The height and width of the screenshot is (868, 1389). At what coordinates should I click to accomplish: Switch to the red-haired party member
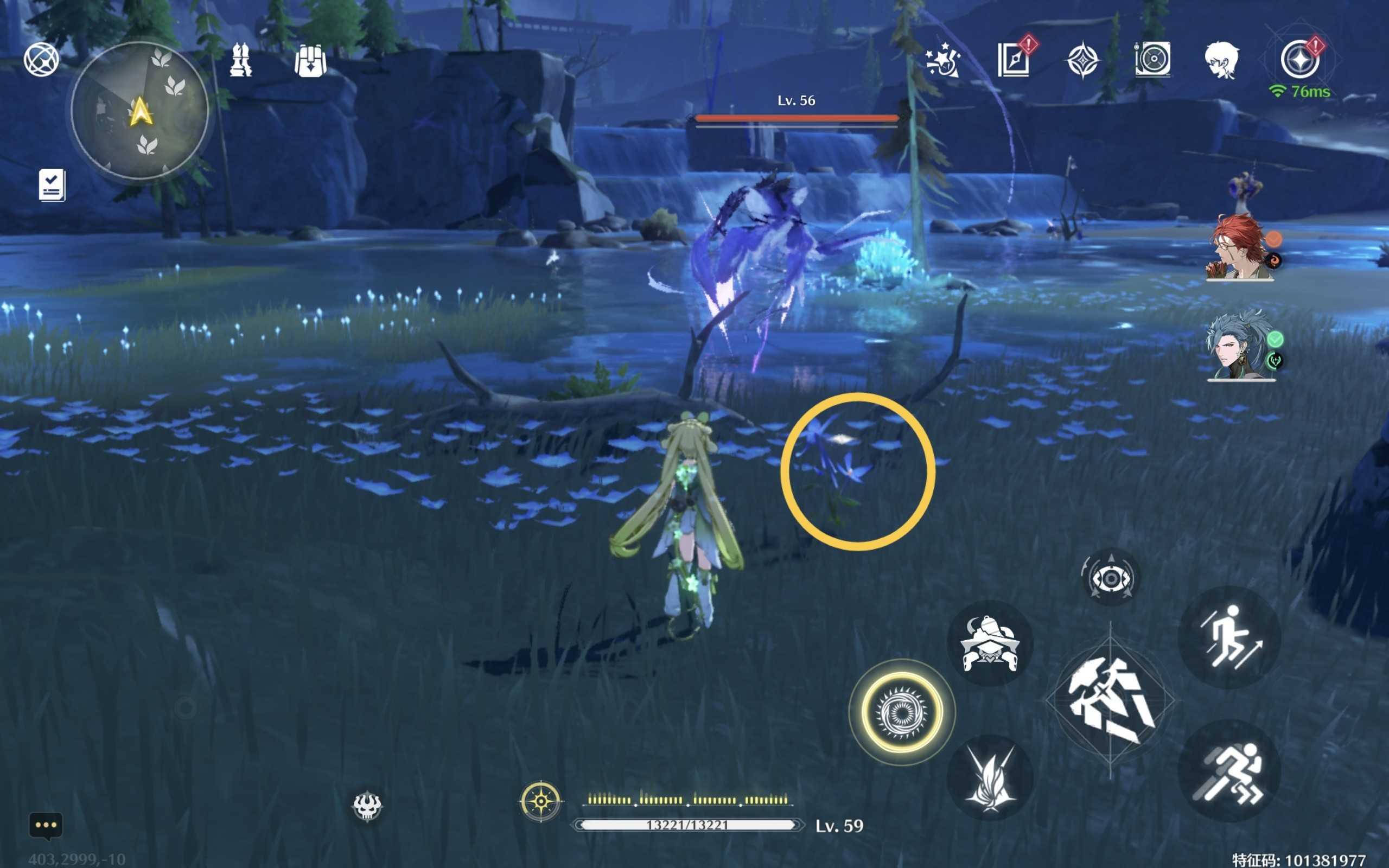(1240, 248)
